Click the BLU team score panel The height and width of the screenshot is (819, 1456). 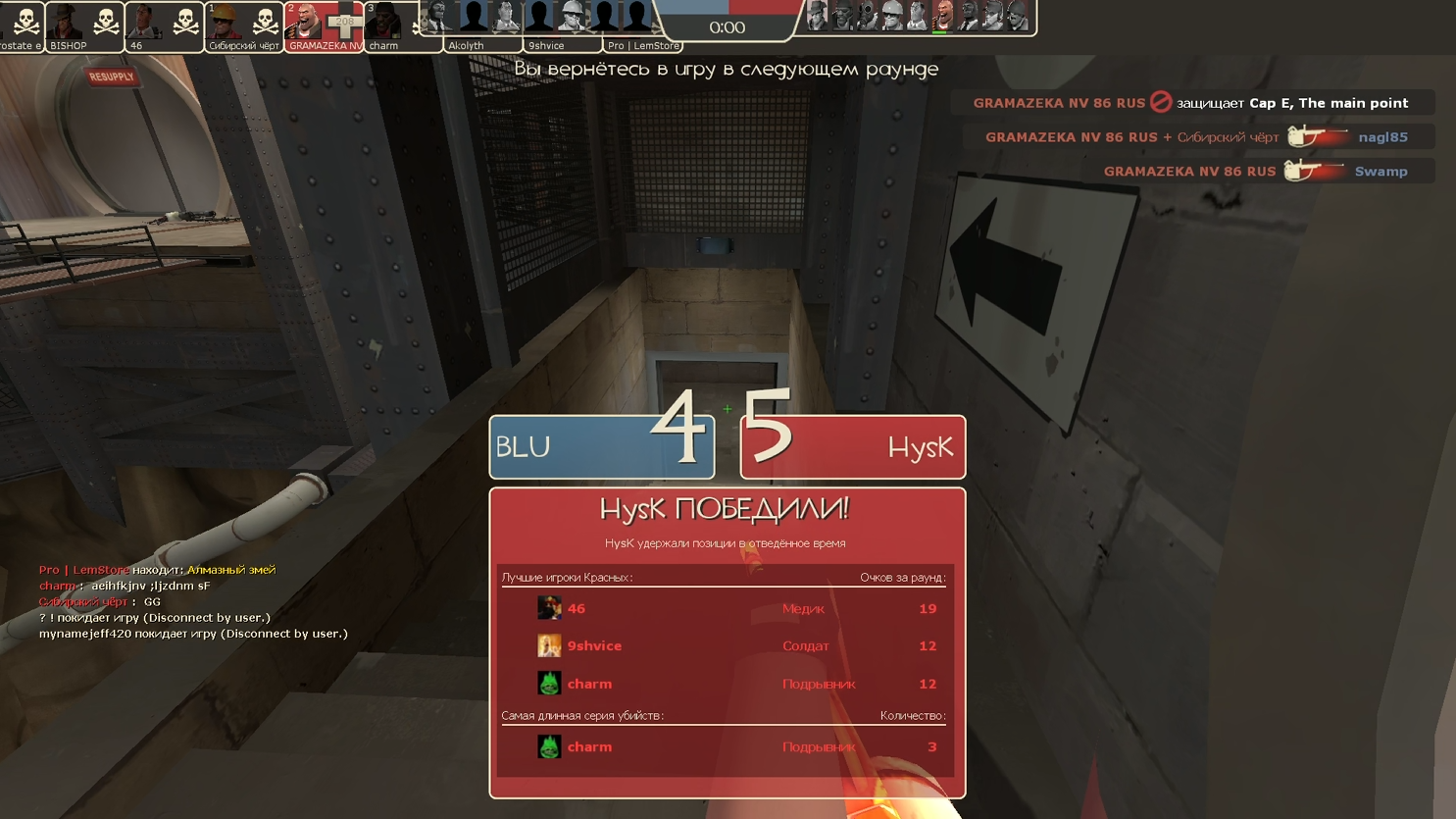(x=601, y=447)
